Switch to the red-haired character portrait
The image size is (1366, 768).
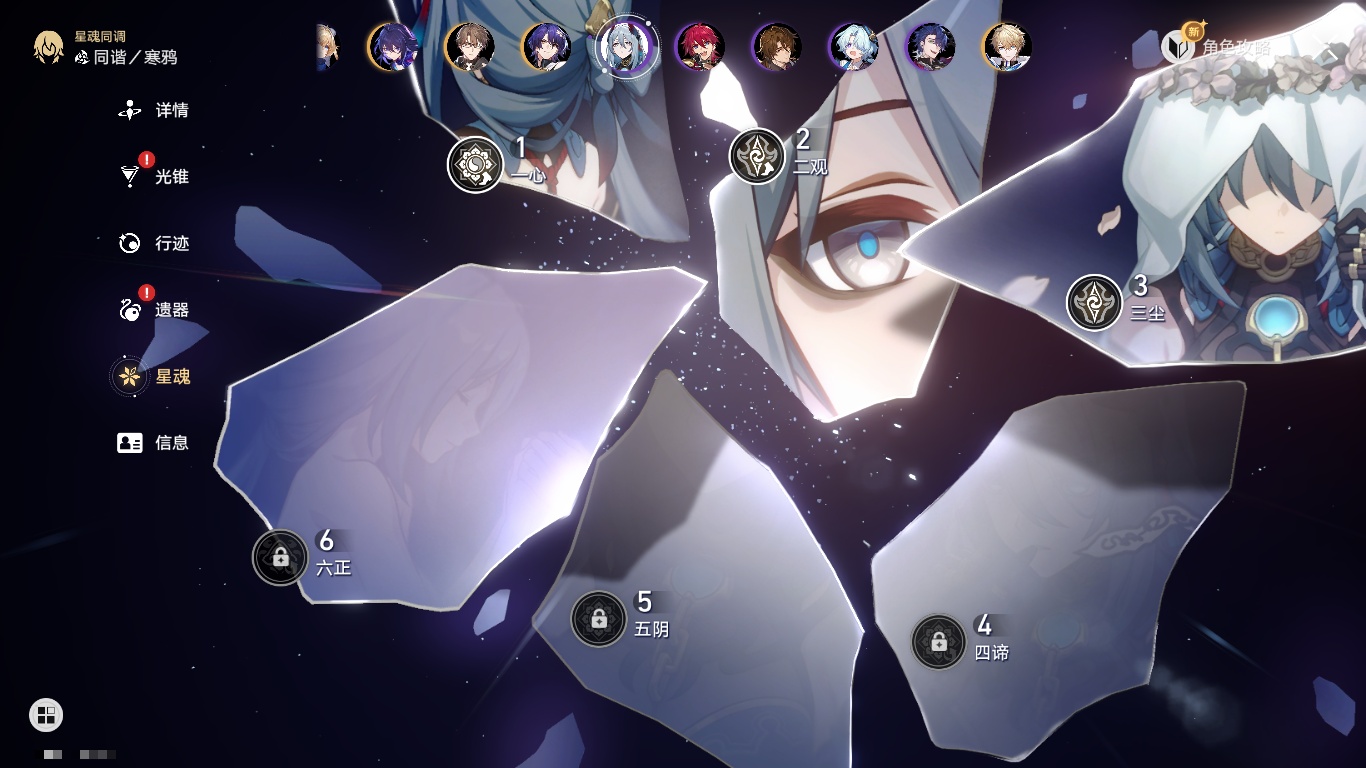(699, 46)
